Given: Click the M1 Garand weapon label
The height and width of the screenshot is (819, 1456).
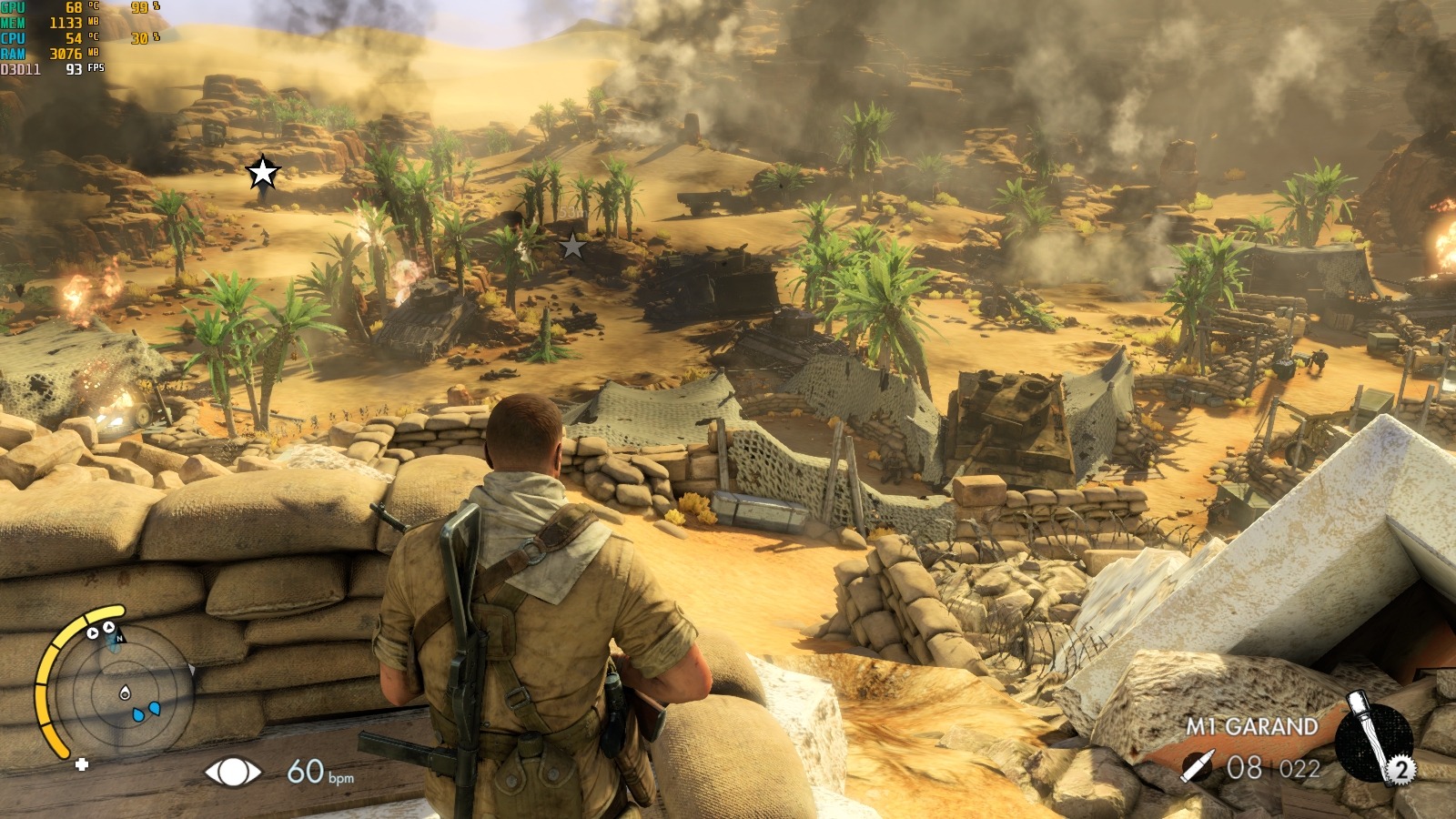Looking at the screenshot, I should (x=1251, y=726).
